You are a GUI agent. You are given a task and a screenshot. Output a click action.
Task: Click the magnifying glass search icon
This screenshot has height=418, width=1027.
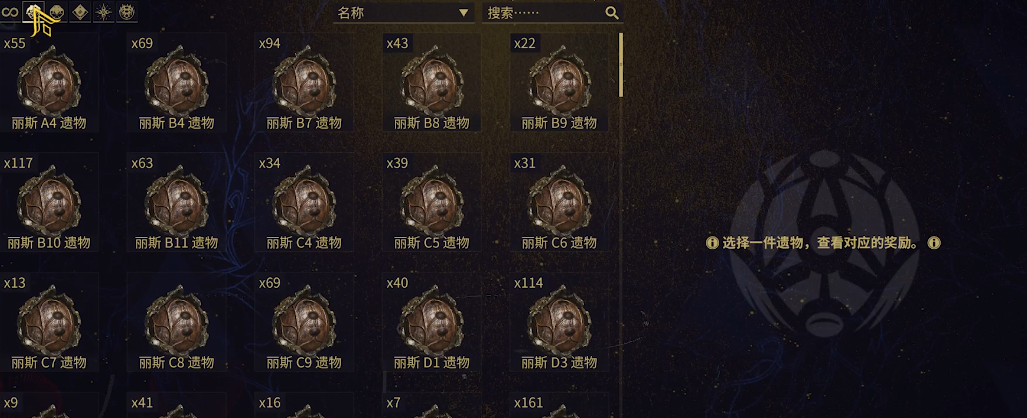(612, 13)
